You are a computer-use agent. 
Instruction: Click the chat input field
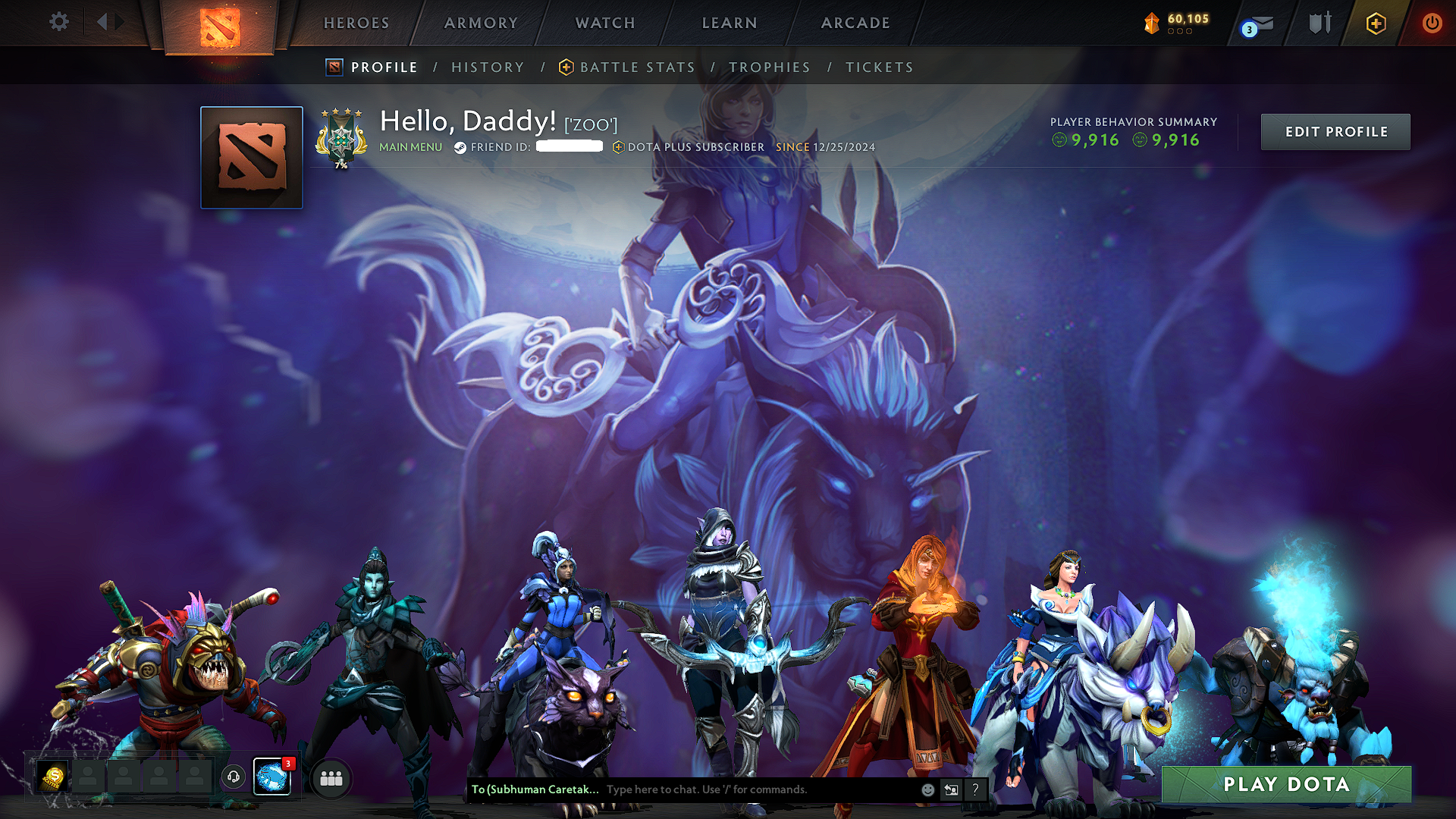(720, 789)
